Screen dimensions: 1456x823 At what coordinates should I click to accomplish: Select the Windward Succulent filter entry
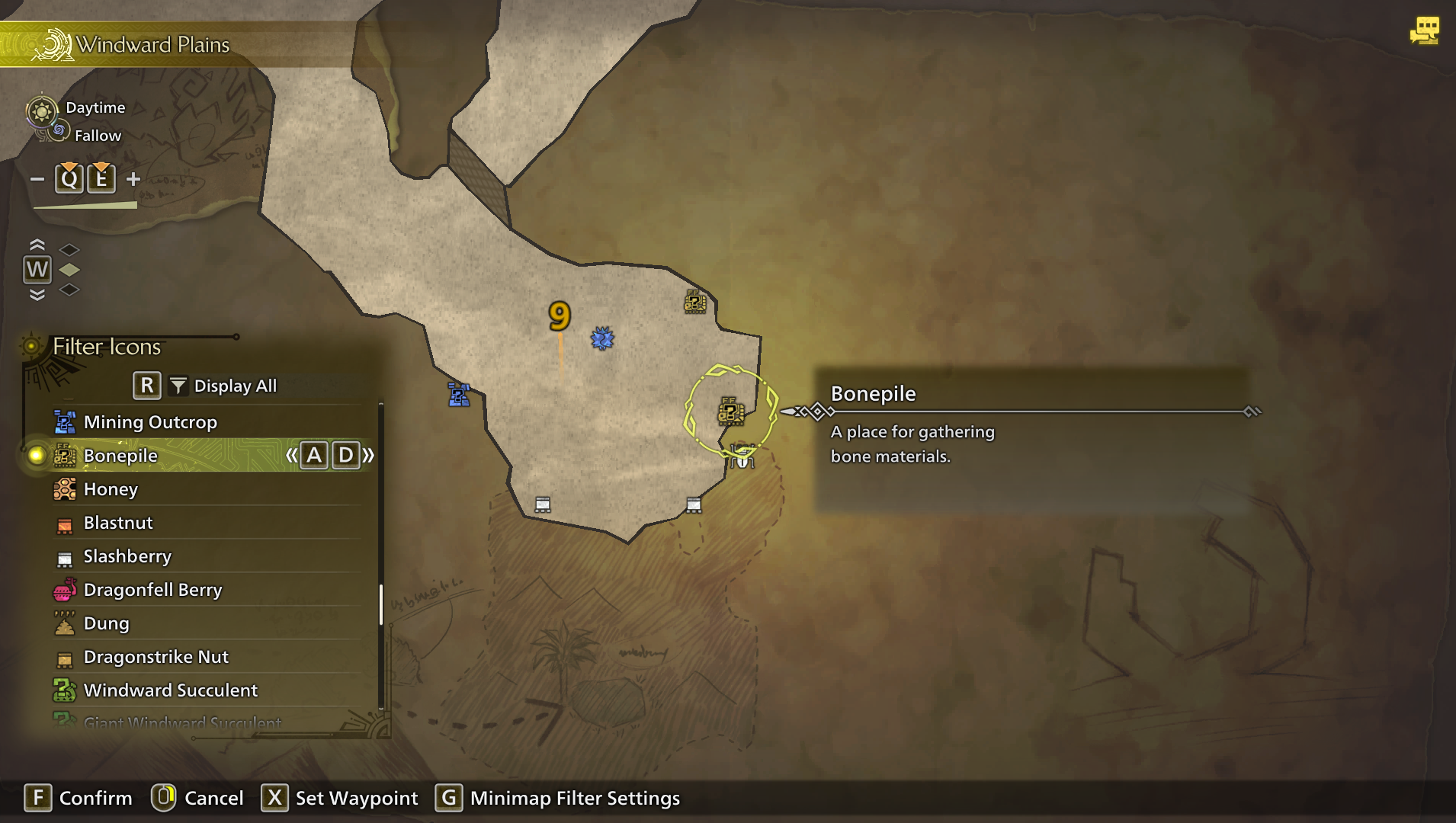(x=170, y=690)
